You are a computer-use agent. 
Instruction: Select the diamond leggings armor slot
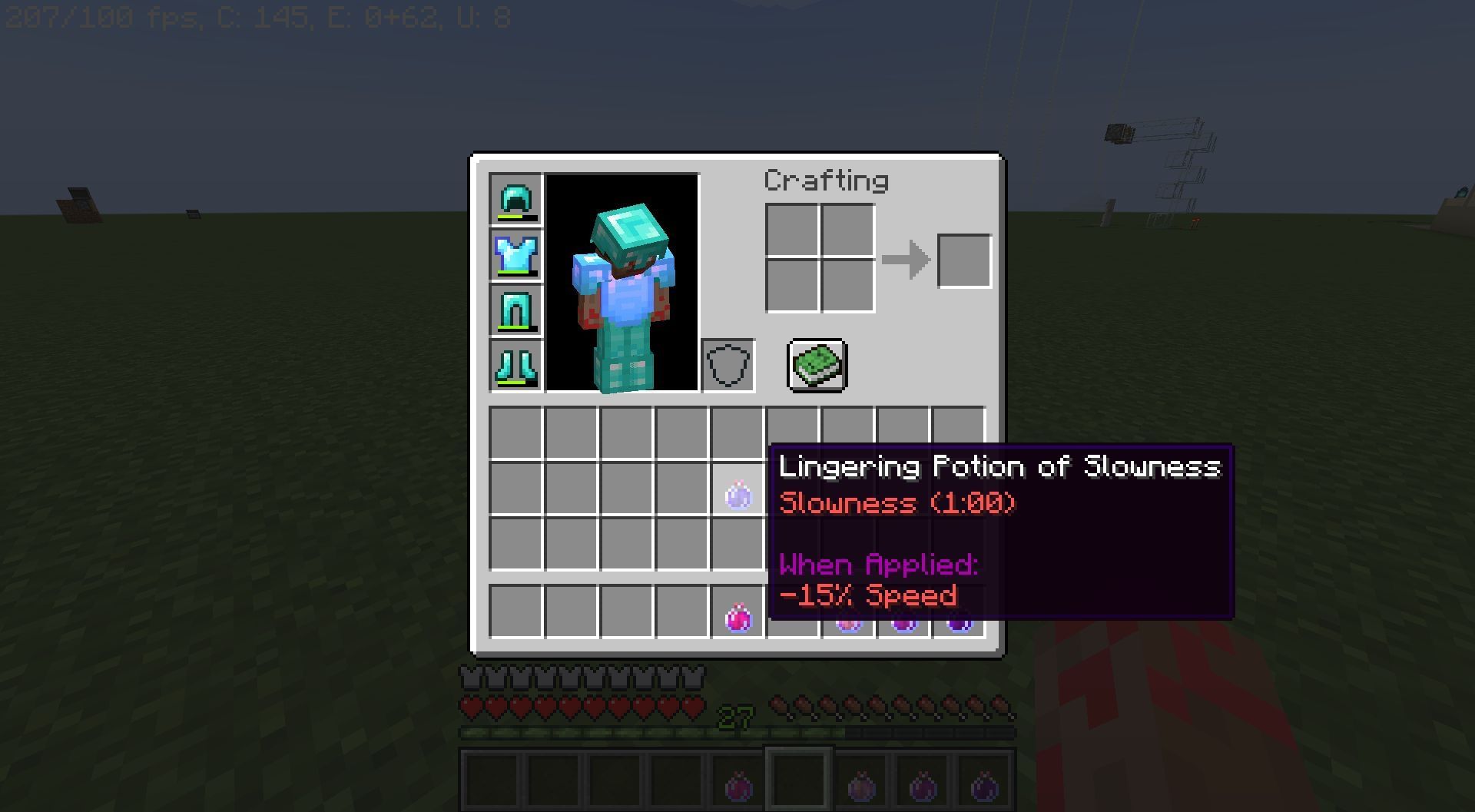514,310
